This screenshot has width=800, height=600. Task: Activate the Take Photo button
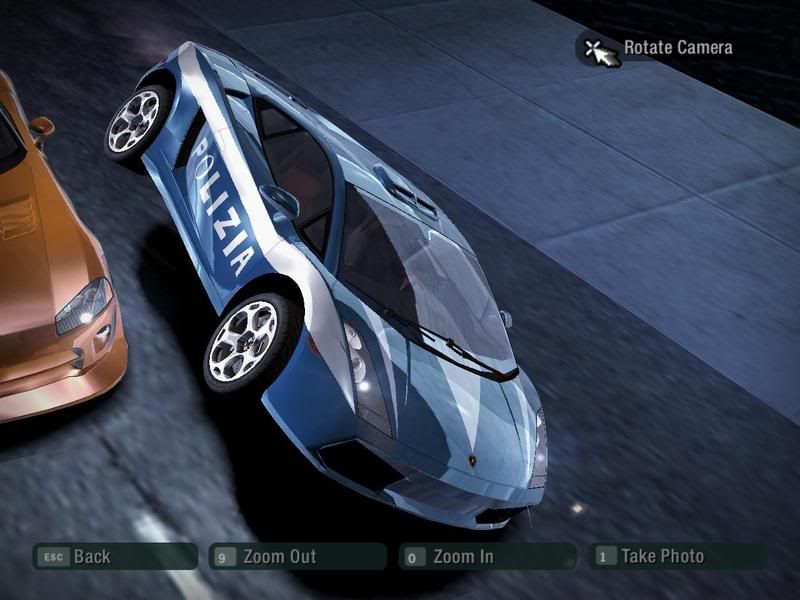tap(676, 556)
